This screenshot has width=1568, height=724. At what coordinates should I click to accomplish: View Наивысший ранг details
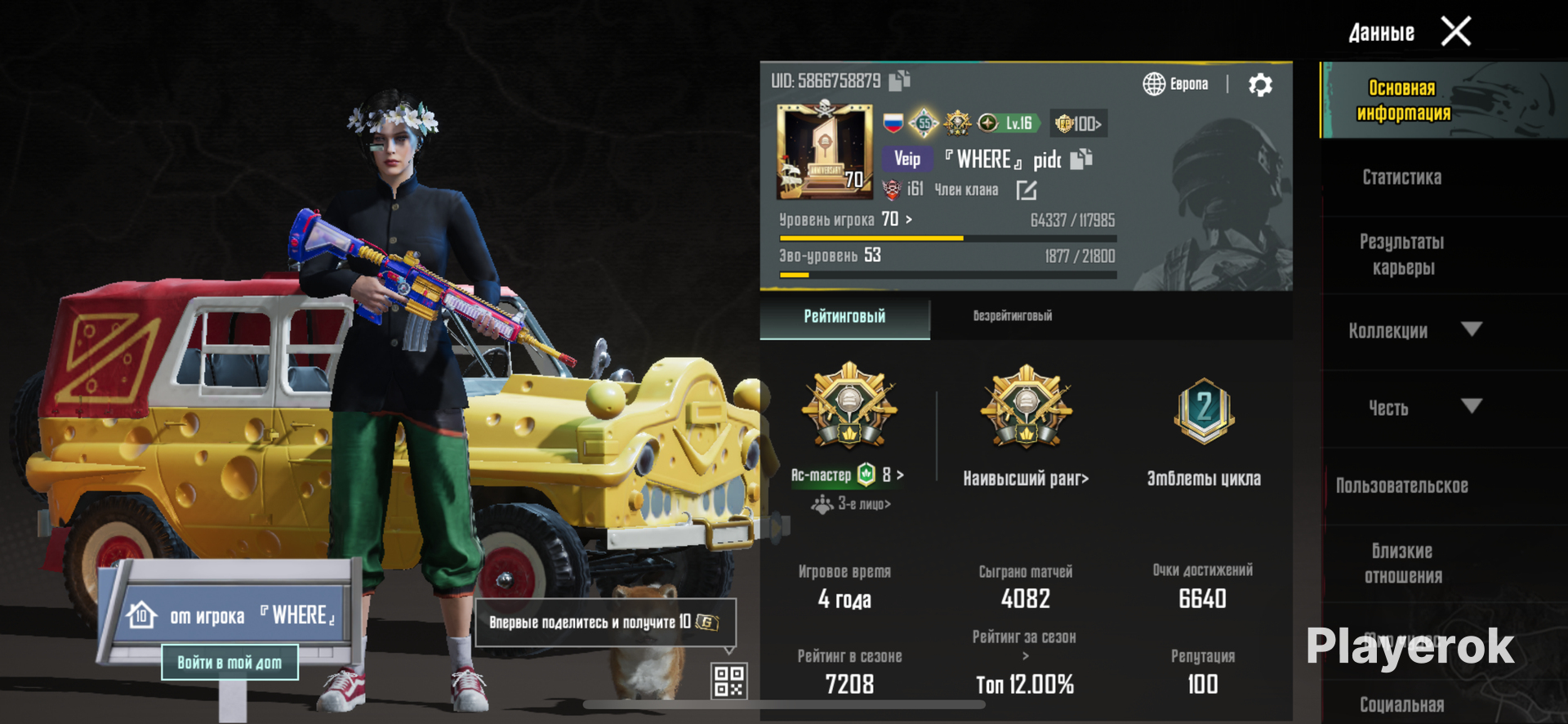(x=1026, y=479)
